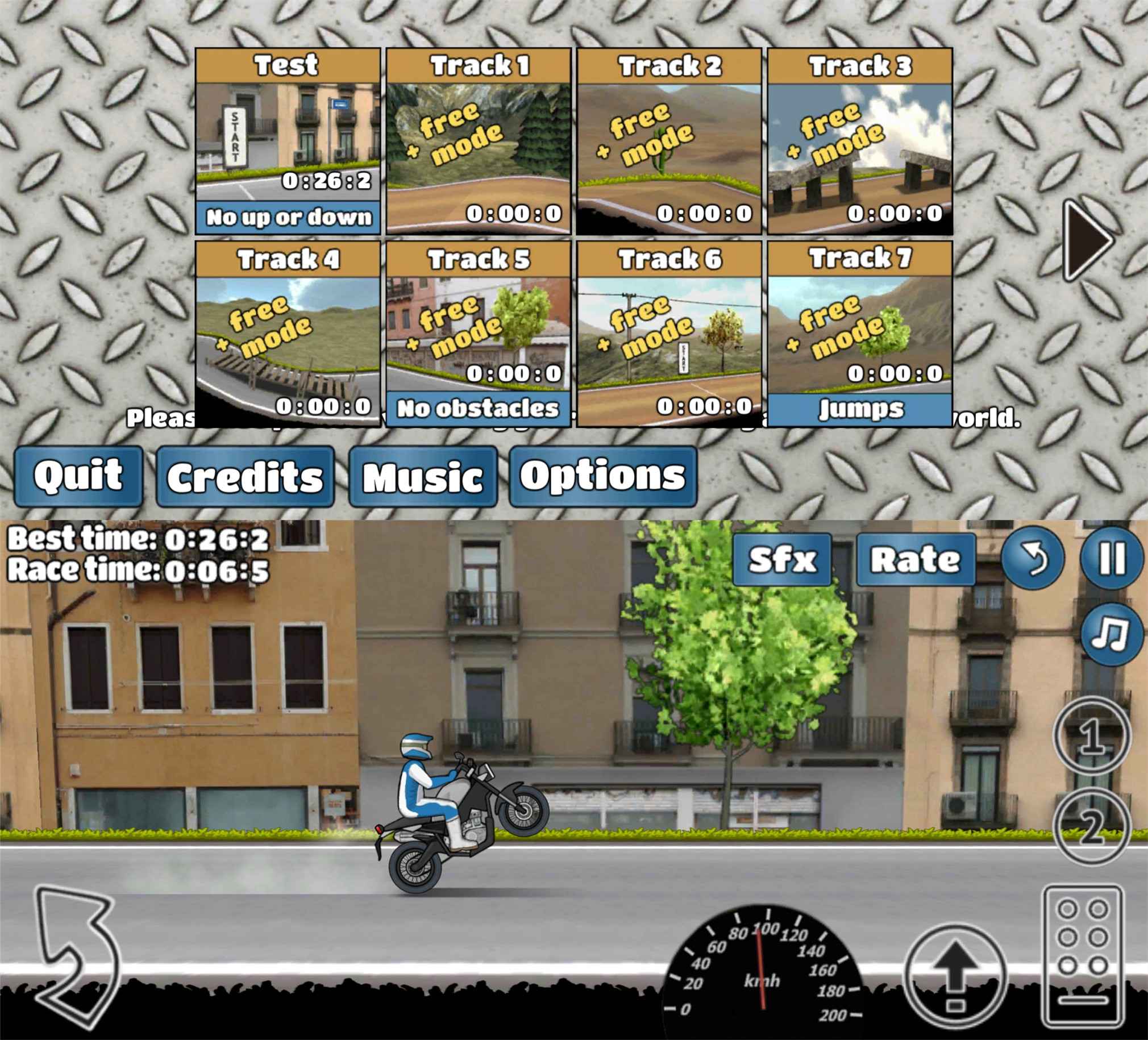The height and width of the screenshot is (1040, 1148).
Task: Select the Track 6 tile
Action: [x=669, y=334]
